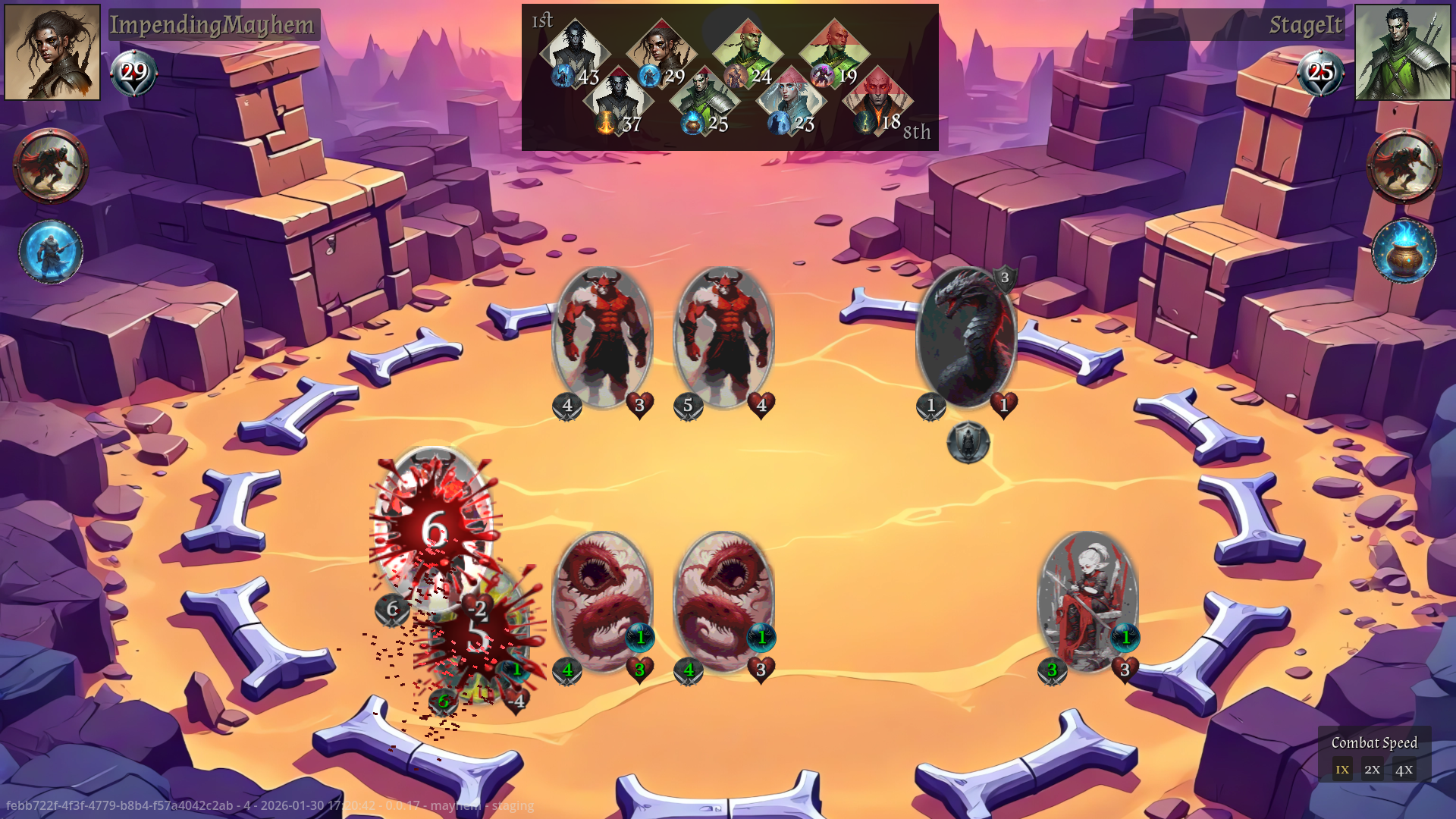1456x819 pixels.
Task: Select StageIt's hero portrait
Action: pos(1402,52)
